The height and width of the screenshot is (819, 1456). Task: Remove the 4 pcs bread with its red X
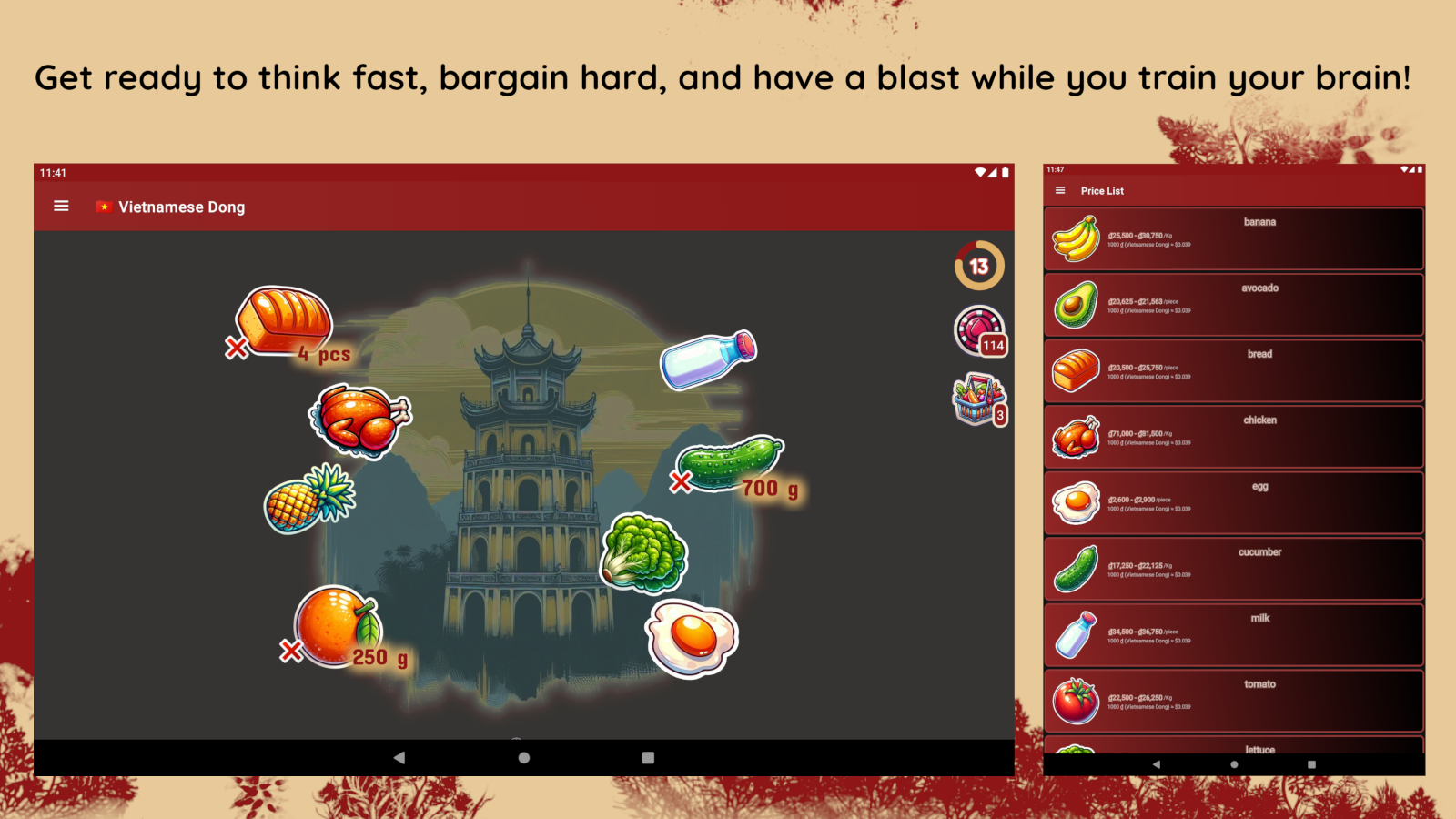pyautogui.click(x=237, y=348)
